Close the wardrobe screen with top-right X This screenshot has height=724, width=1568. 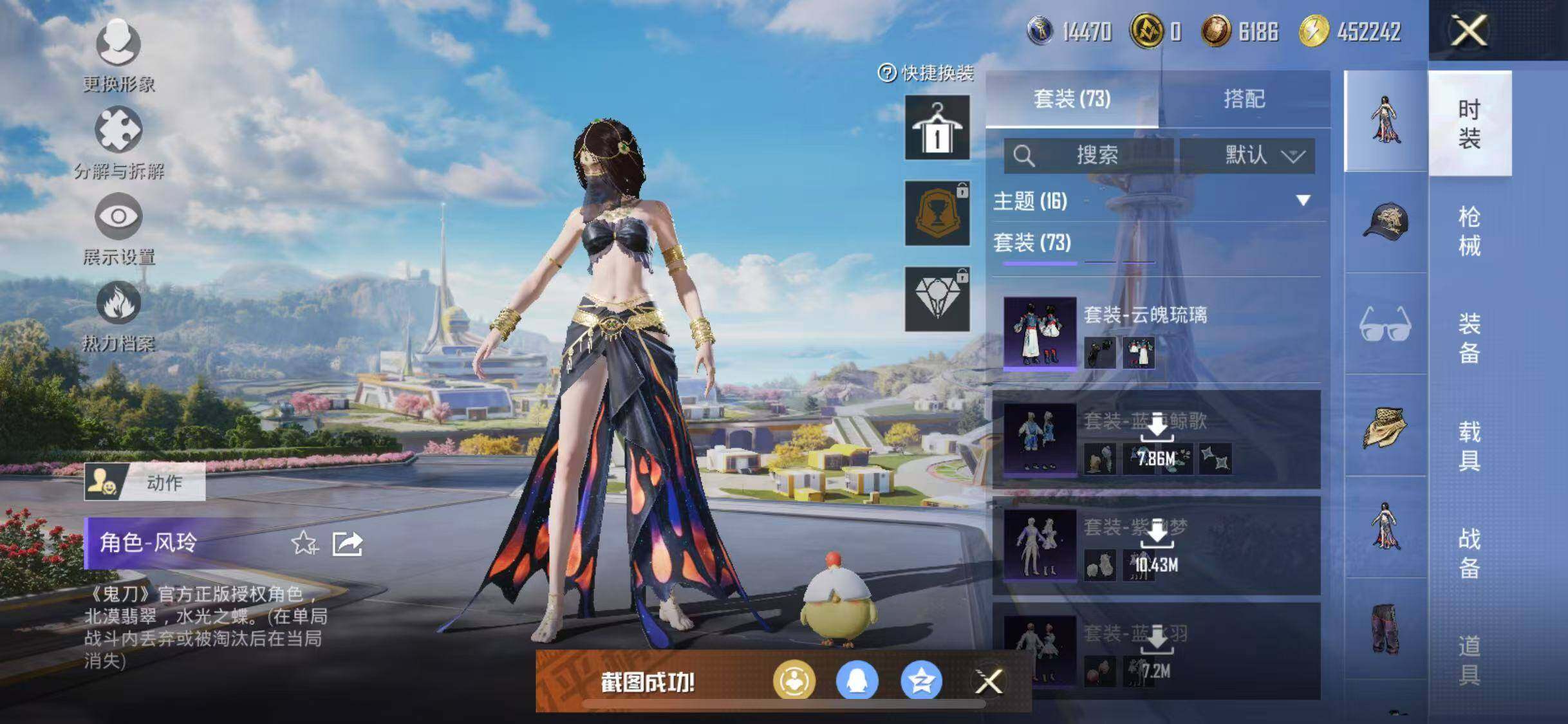[1468, 30]
